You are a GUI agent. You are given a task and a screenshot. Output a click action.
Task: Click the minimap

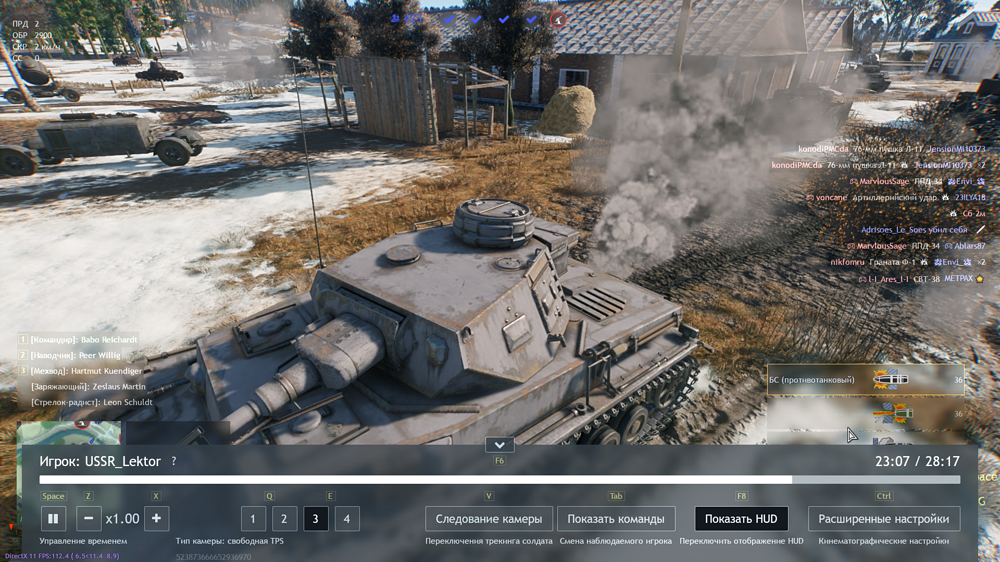(70, 433)
